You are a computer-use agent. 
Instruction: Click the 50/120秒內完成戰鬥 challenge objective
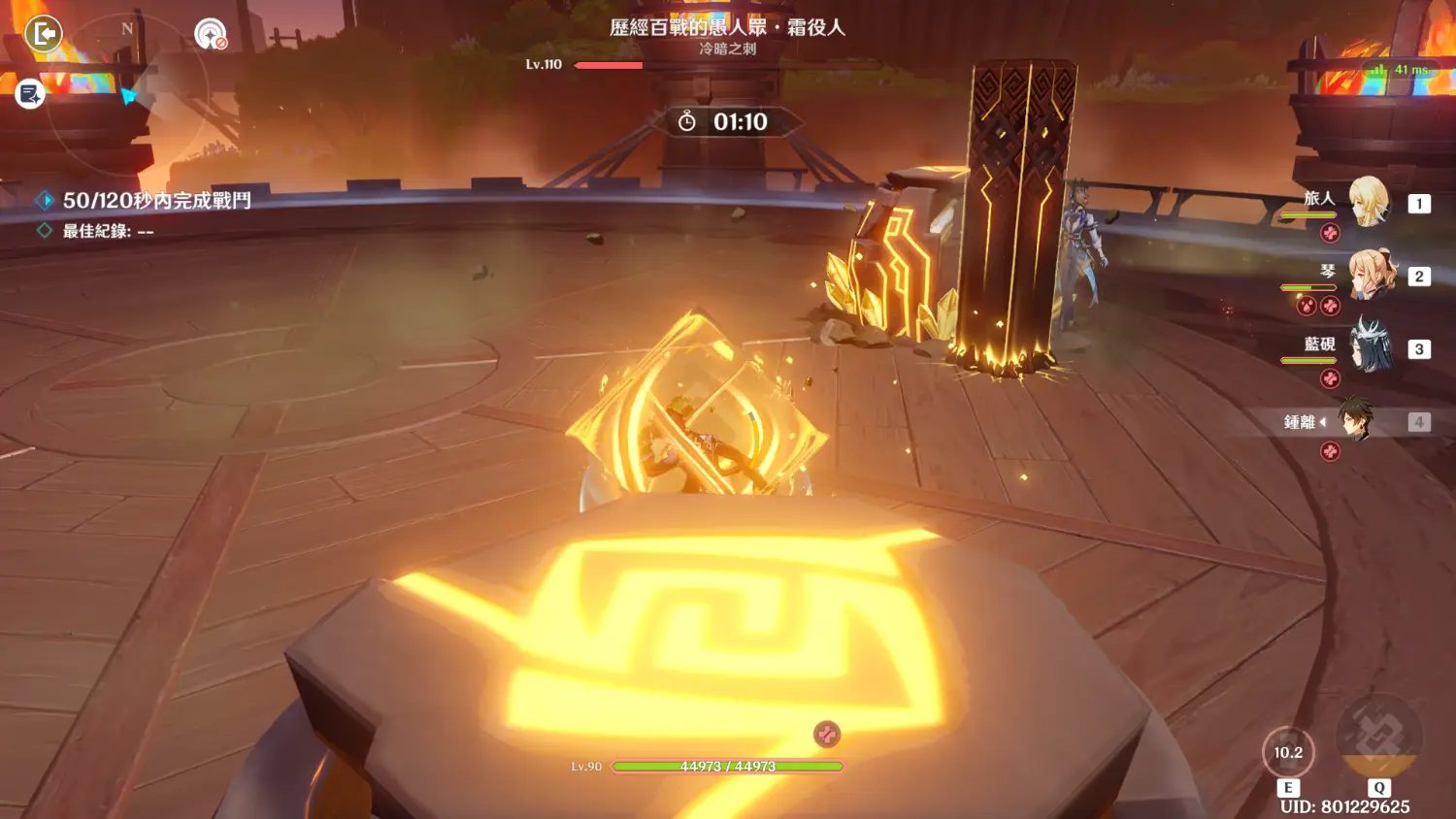tap(156, 201)
